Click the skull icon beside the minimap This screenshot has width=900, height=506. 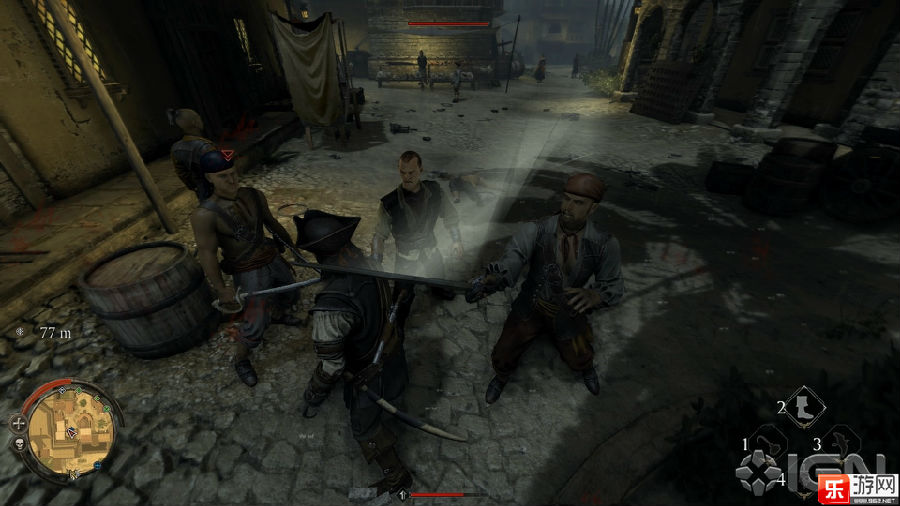pyautogui.click(x=19, y=443)
